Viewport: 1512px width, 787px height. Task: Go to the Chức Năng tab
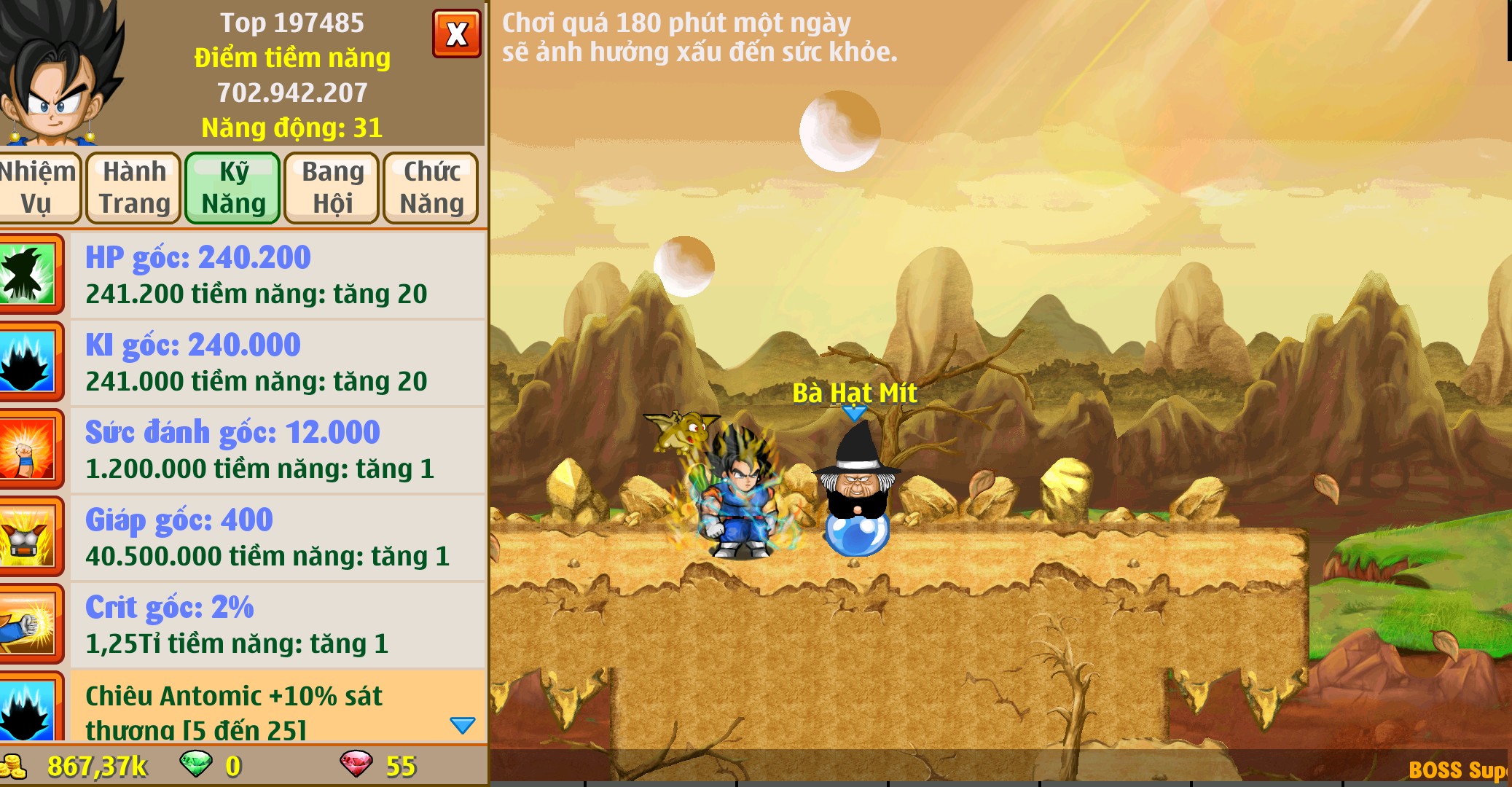pyautogui.click(x=431, y=187)
